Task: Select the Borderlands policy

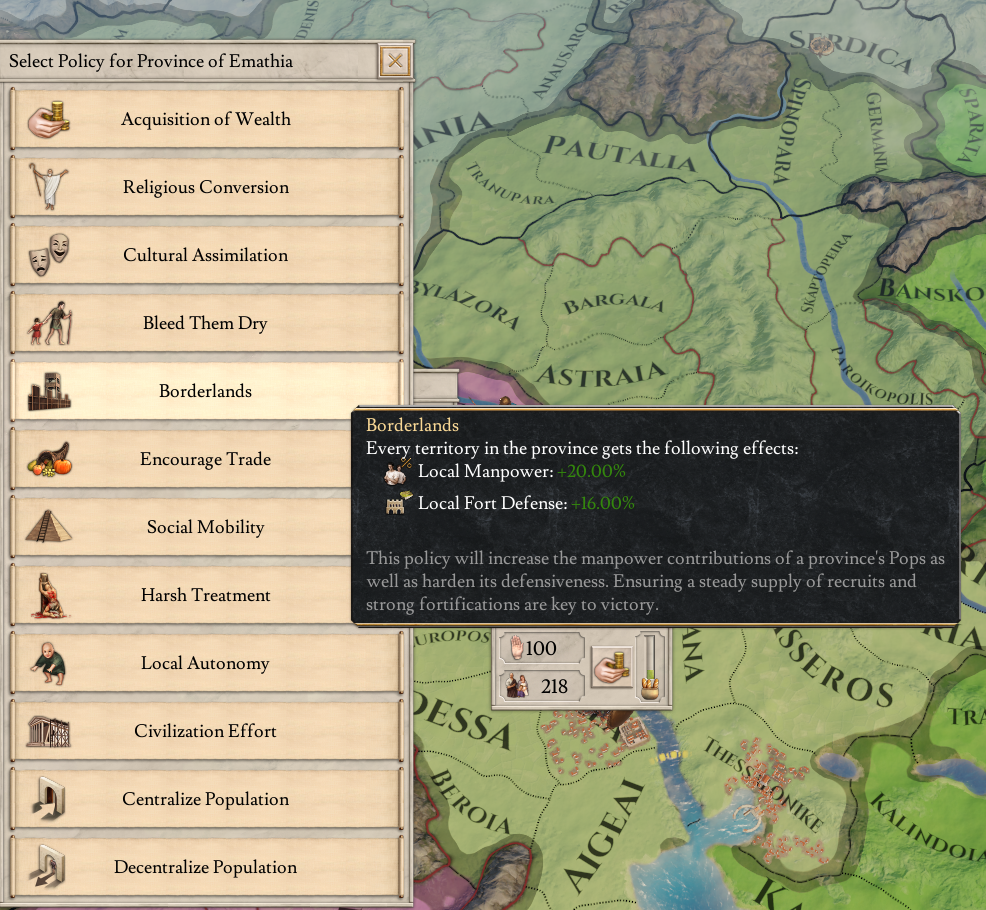Action: (206, 392)
